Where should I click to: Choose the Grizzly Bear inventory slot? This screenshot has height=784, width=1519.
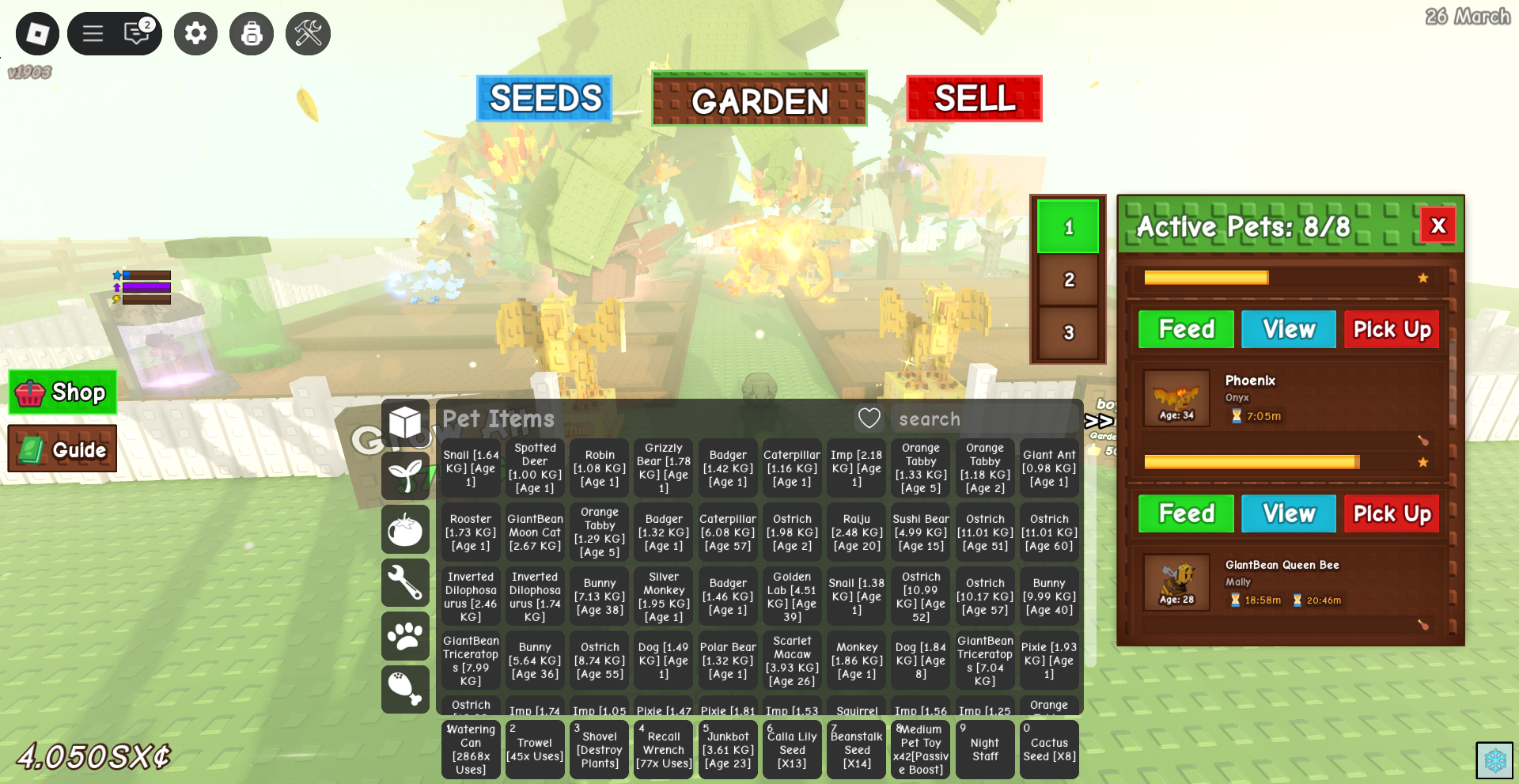[663, 468]
